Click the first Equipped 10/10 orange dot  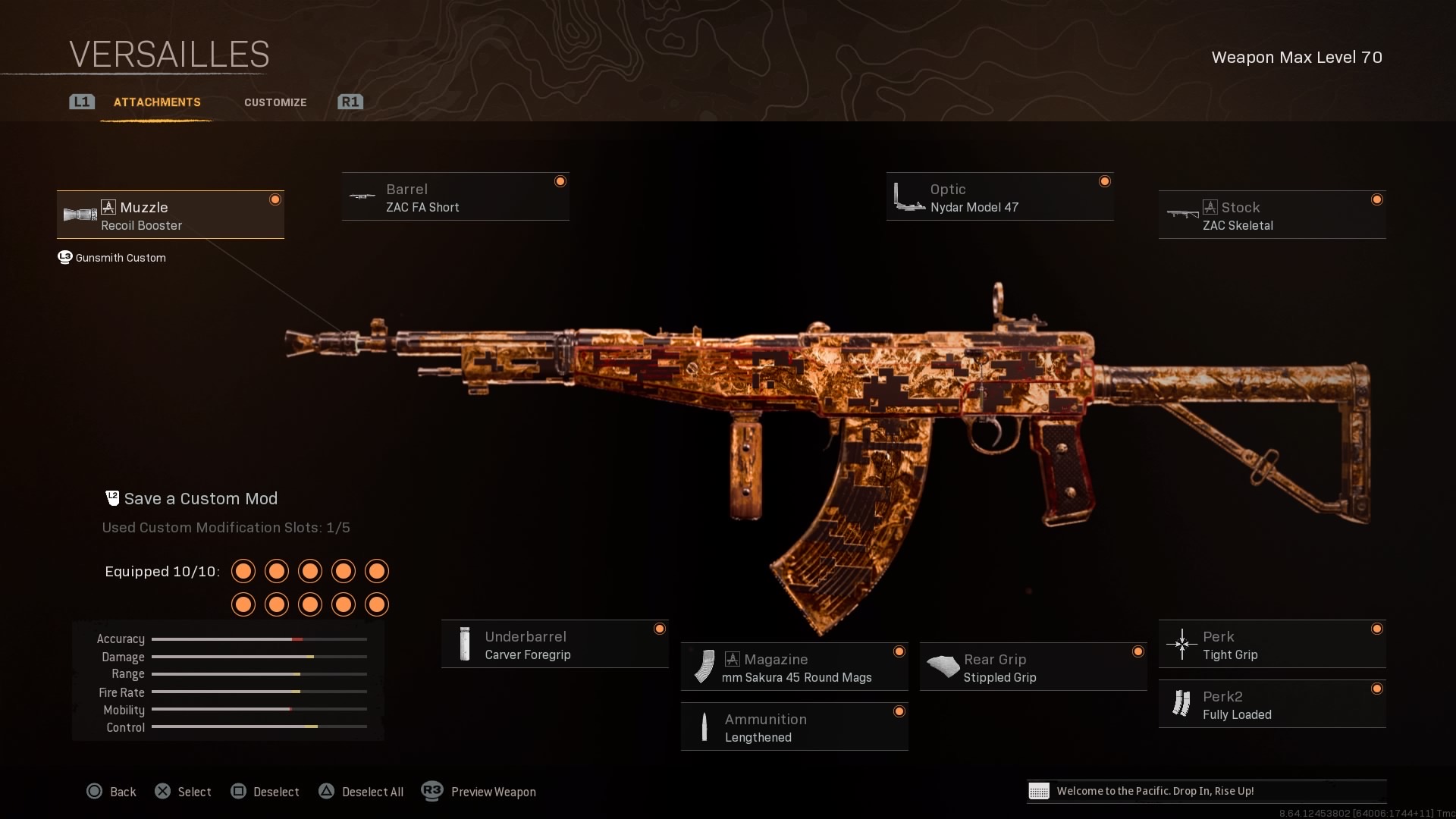click(x=243, y=572)
